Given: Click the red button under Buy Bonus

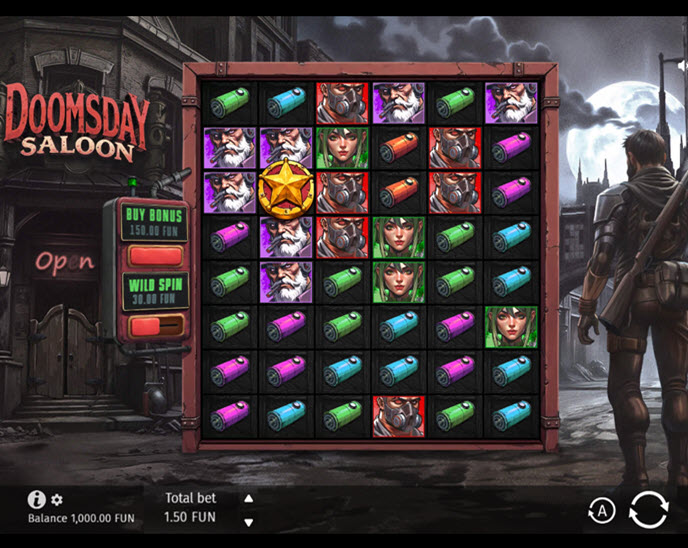Looking at the screenshot, I should tap(154, 256).
